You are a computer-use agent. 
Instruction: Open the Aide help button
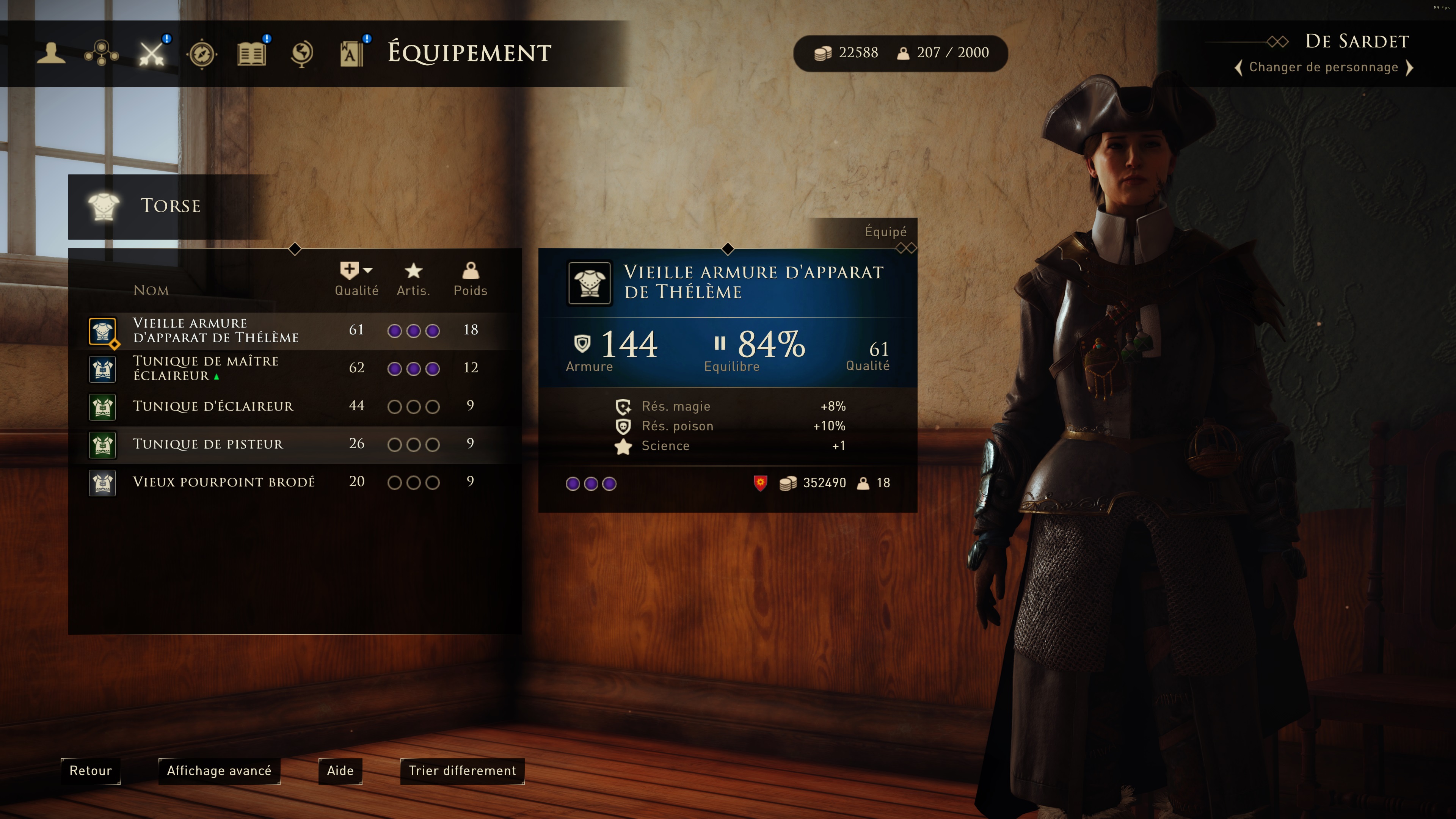tap(340, 771)
